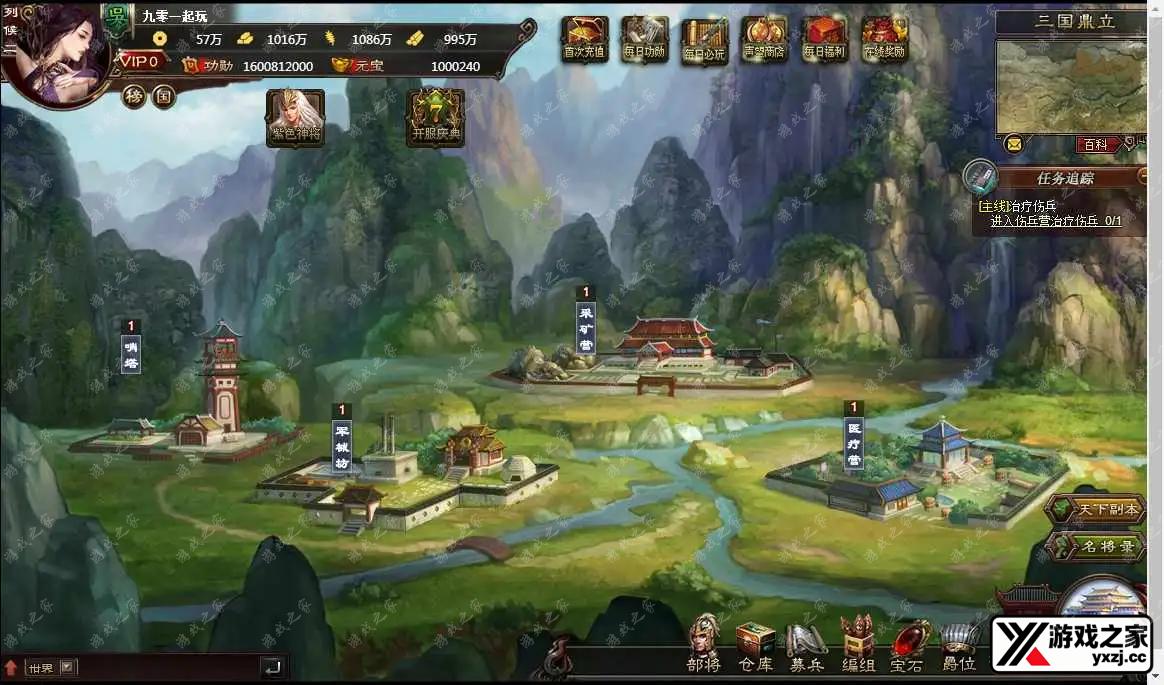Open the 天下副本 dungeon button
The image size is (1164, 685).
pyautogui.click(x=1097, y=509)
